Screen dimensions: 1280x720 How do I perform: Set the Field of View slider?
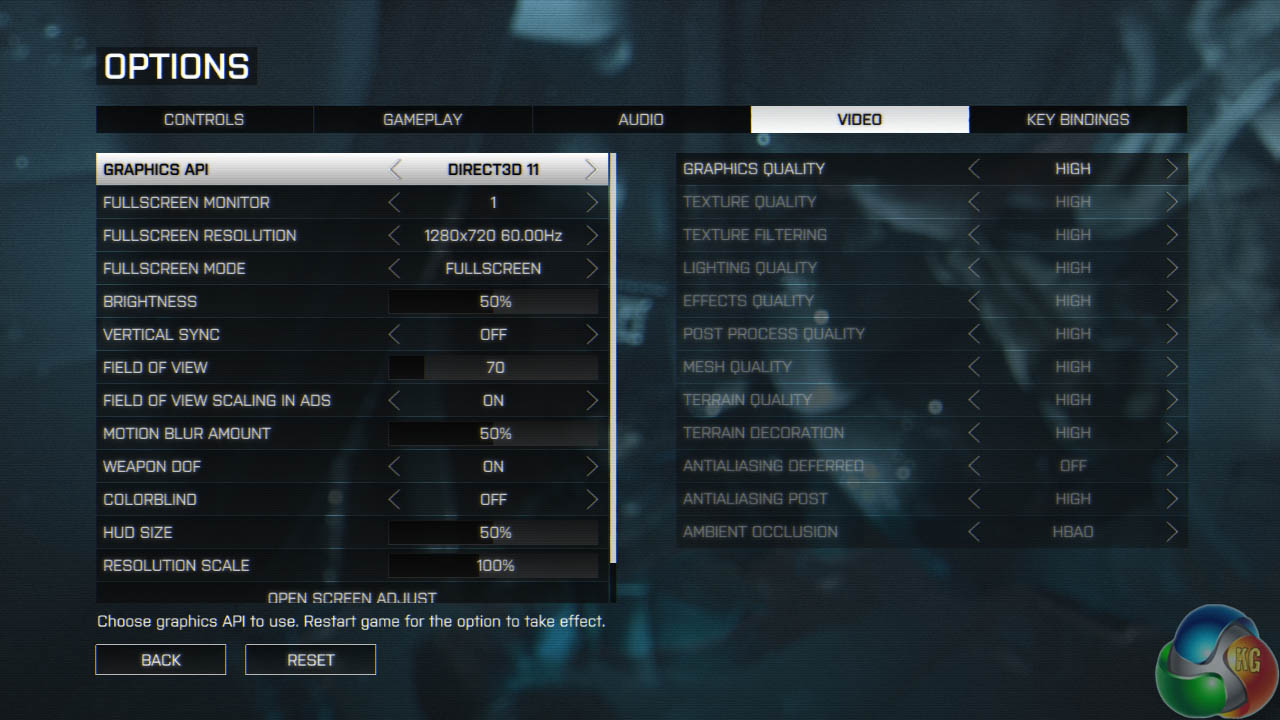[x=494, y=368]
